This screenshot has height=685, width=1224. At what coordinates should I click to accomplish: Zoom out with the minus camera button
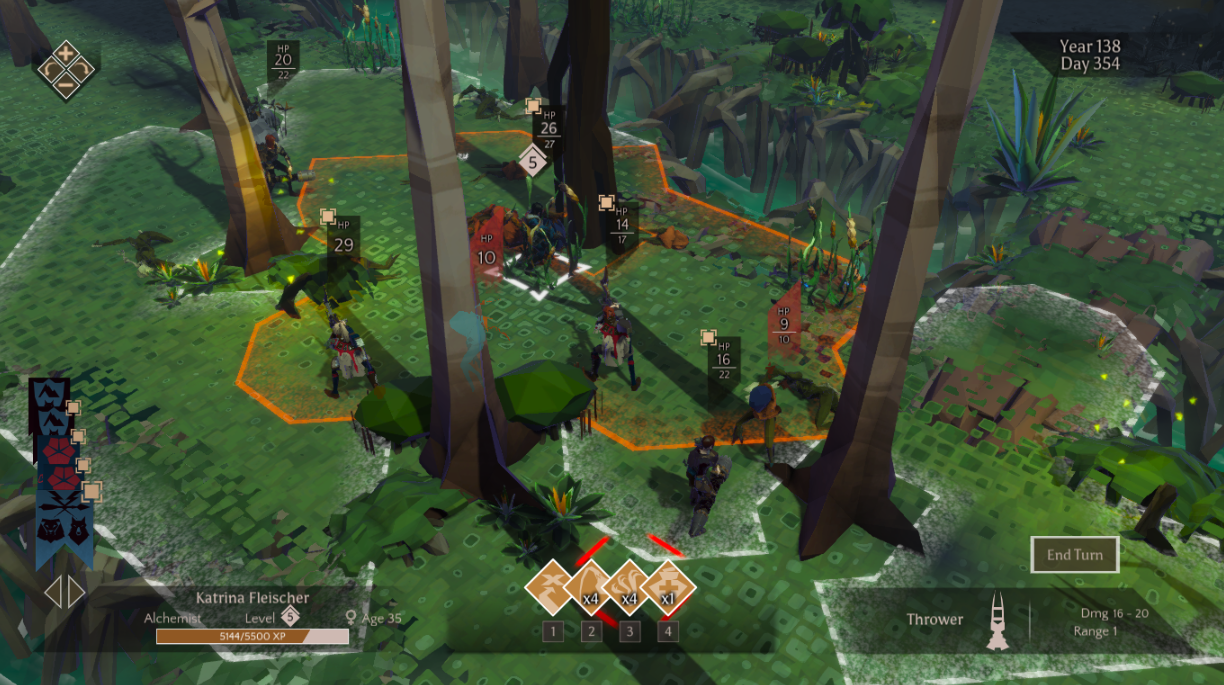point(65,86)
